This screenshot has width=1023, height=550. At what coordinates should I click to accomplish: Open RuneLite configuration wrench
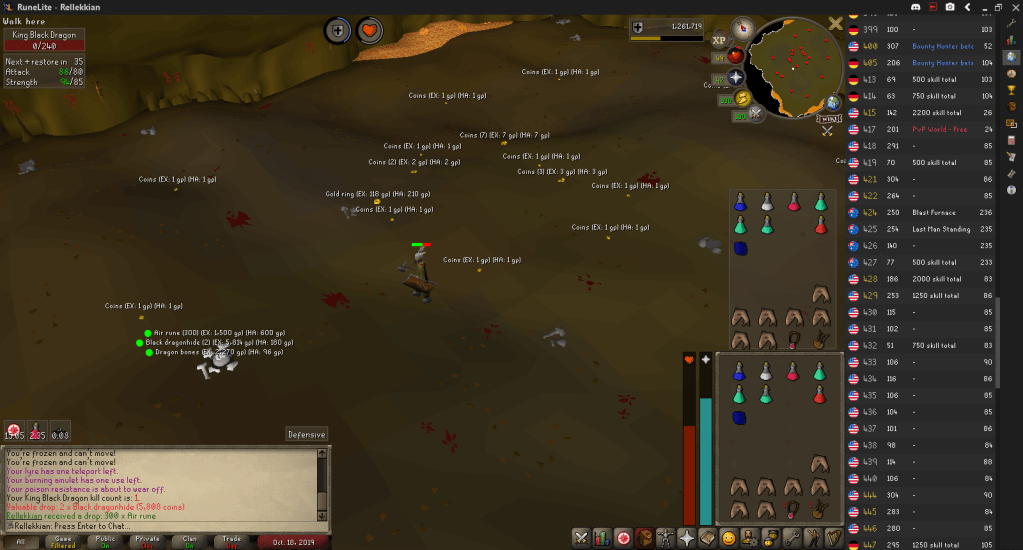pyautogui.click(x=1012, y=22)
